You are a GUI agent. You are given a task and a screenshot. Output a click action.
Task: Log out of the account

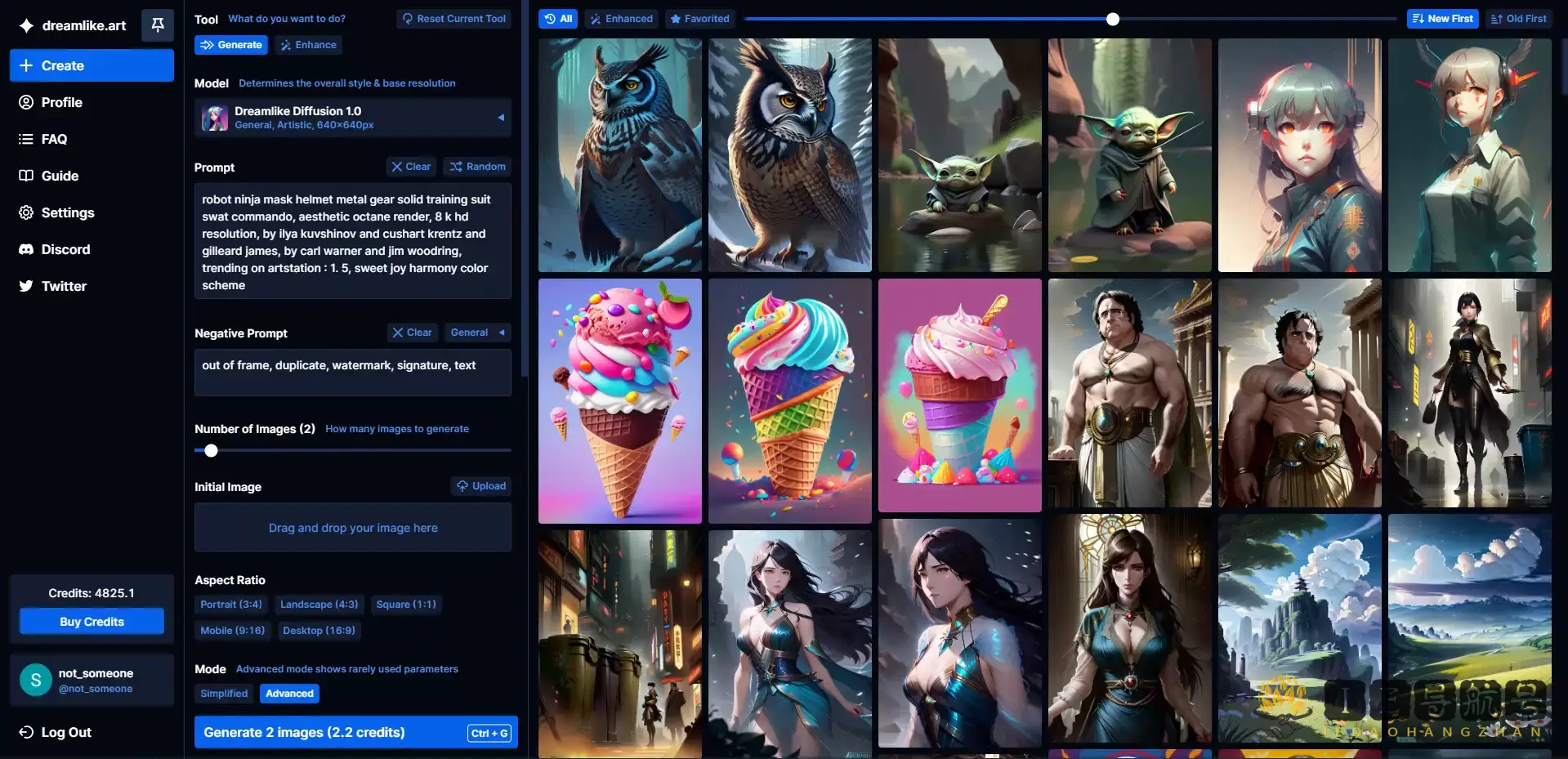point(65,732)
